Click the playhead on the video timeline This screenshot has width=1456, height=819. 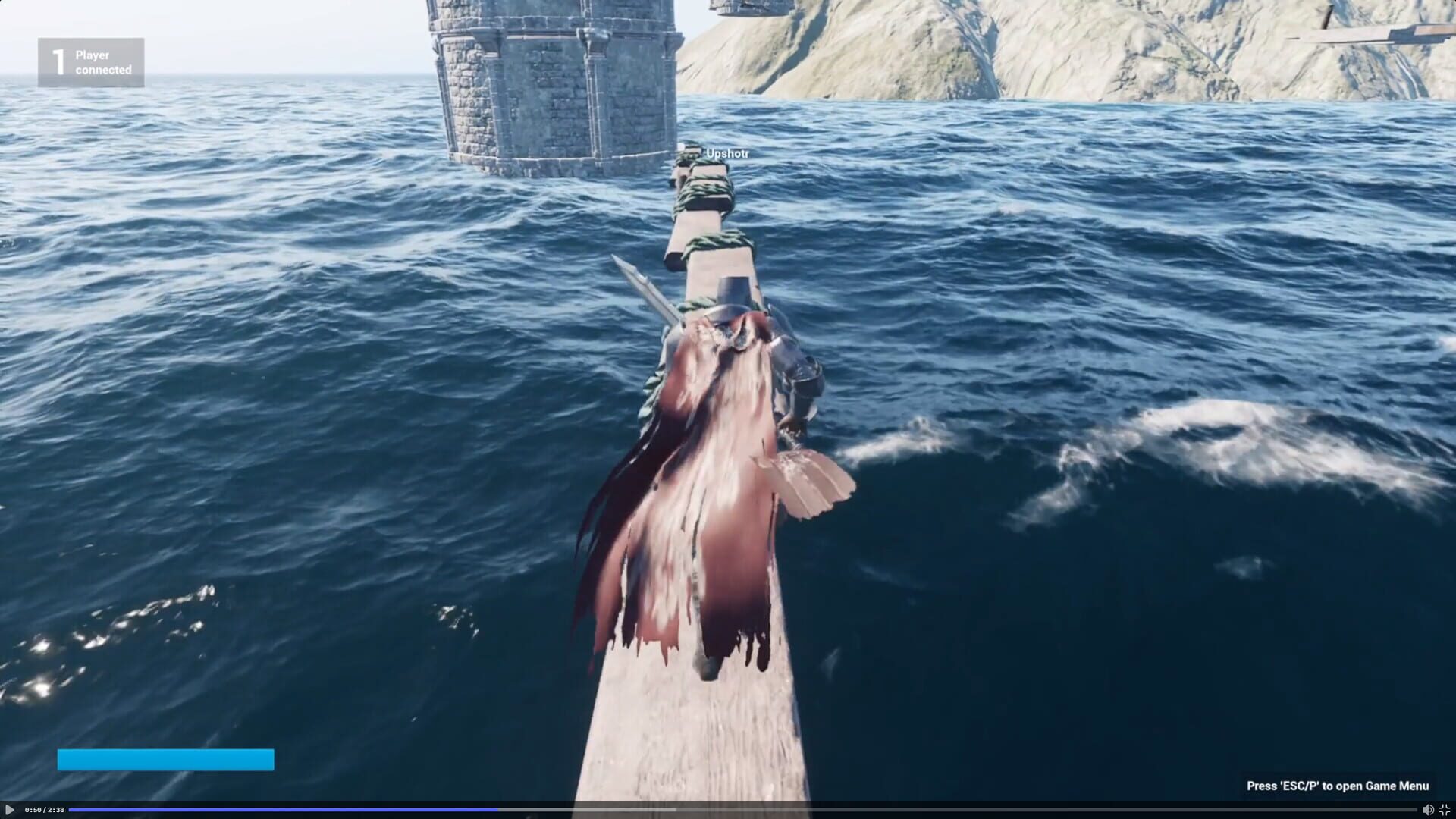(x=498, y=810)
